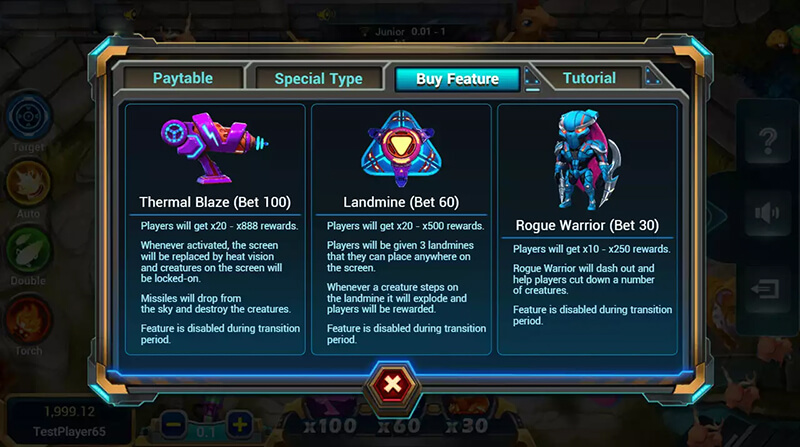This screenshot has width=800, height=447.
Task: Show the Tutorial tab
Action: [x=589, y=77]
